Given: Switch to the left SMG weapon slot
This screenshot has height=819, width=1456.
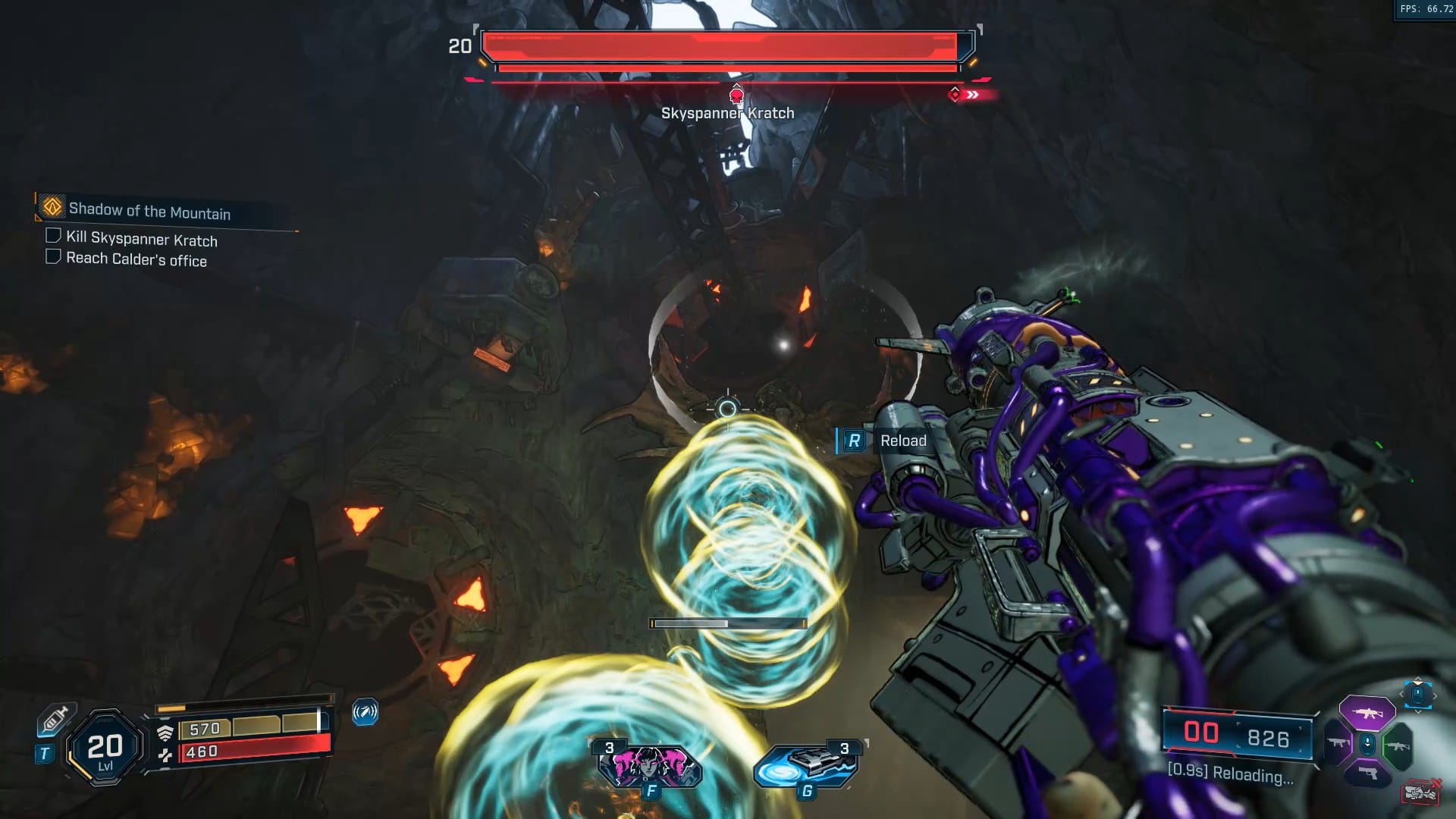Looking at the screenshot, I should [1338, 744].
